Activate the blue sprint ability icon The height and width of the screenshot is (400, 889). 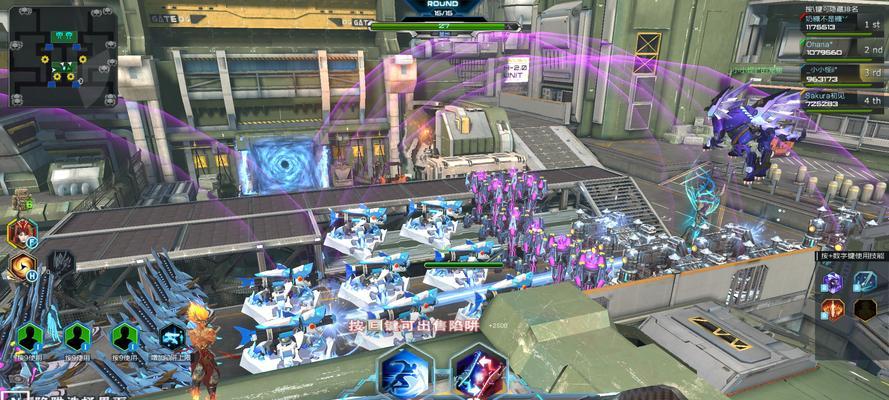(x=405, y=373)
